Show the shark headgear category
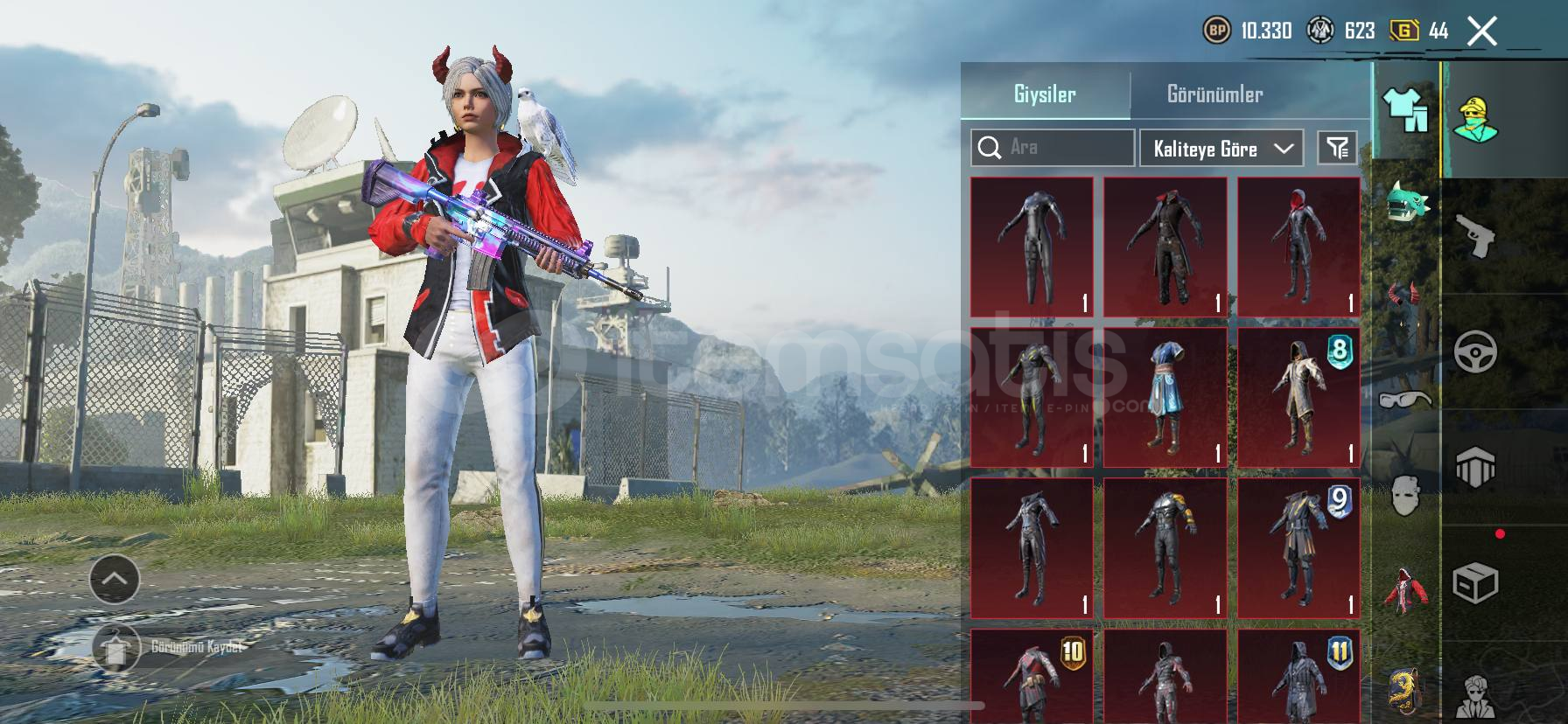Image resolution: width=1568 pixels, height=724 pixels. point(1406,203)
